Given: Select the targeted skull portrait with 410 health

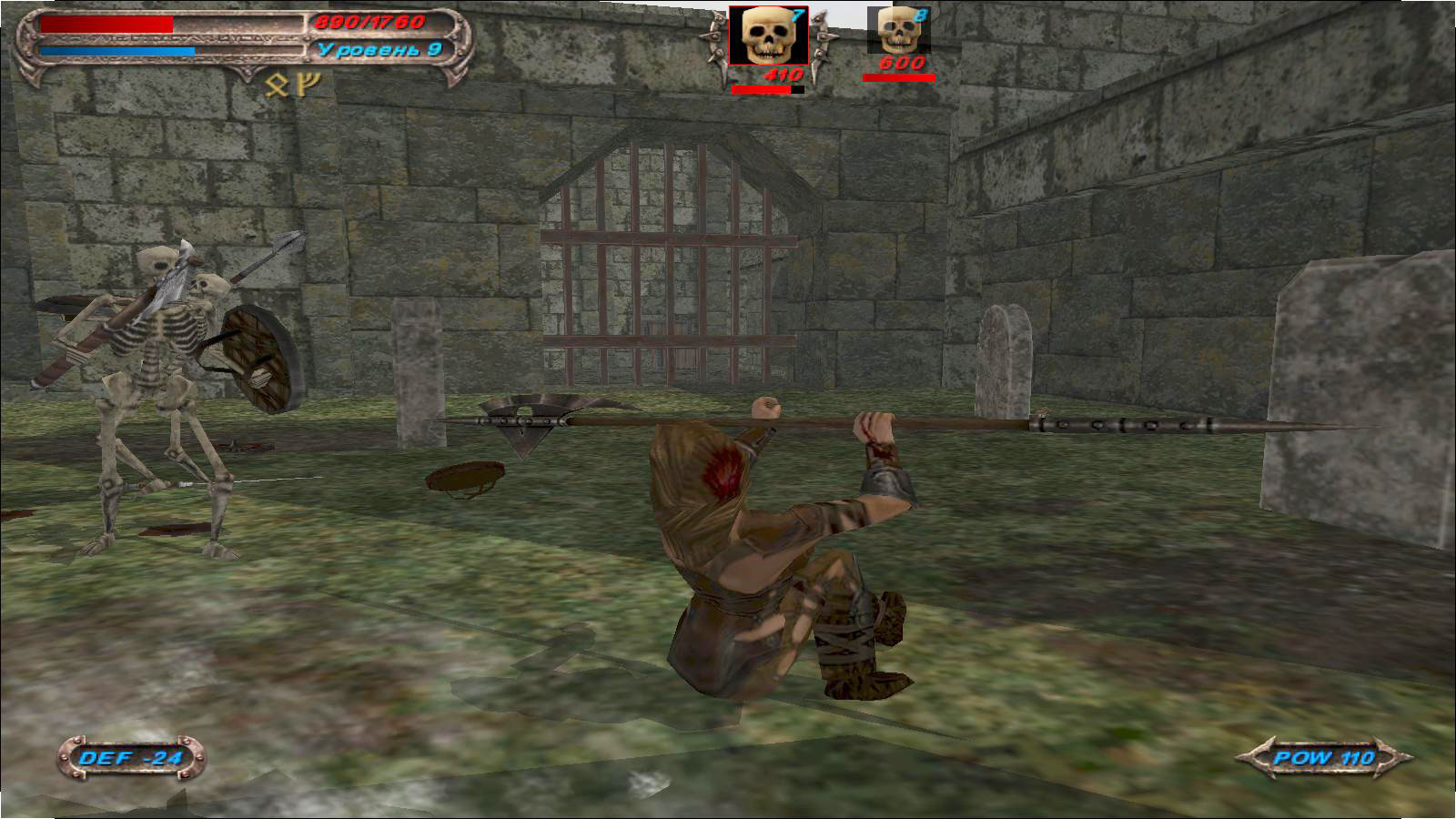Looking at the screenshot, I should 768,36.
